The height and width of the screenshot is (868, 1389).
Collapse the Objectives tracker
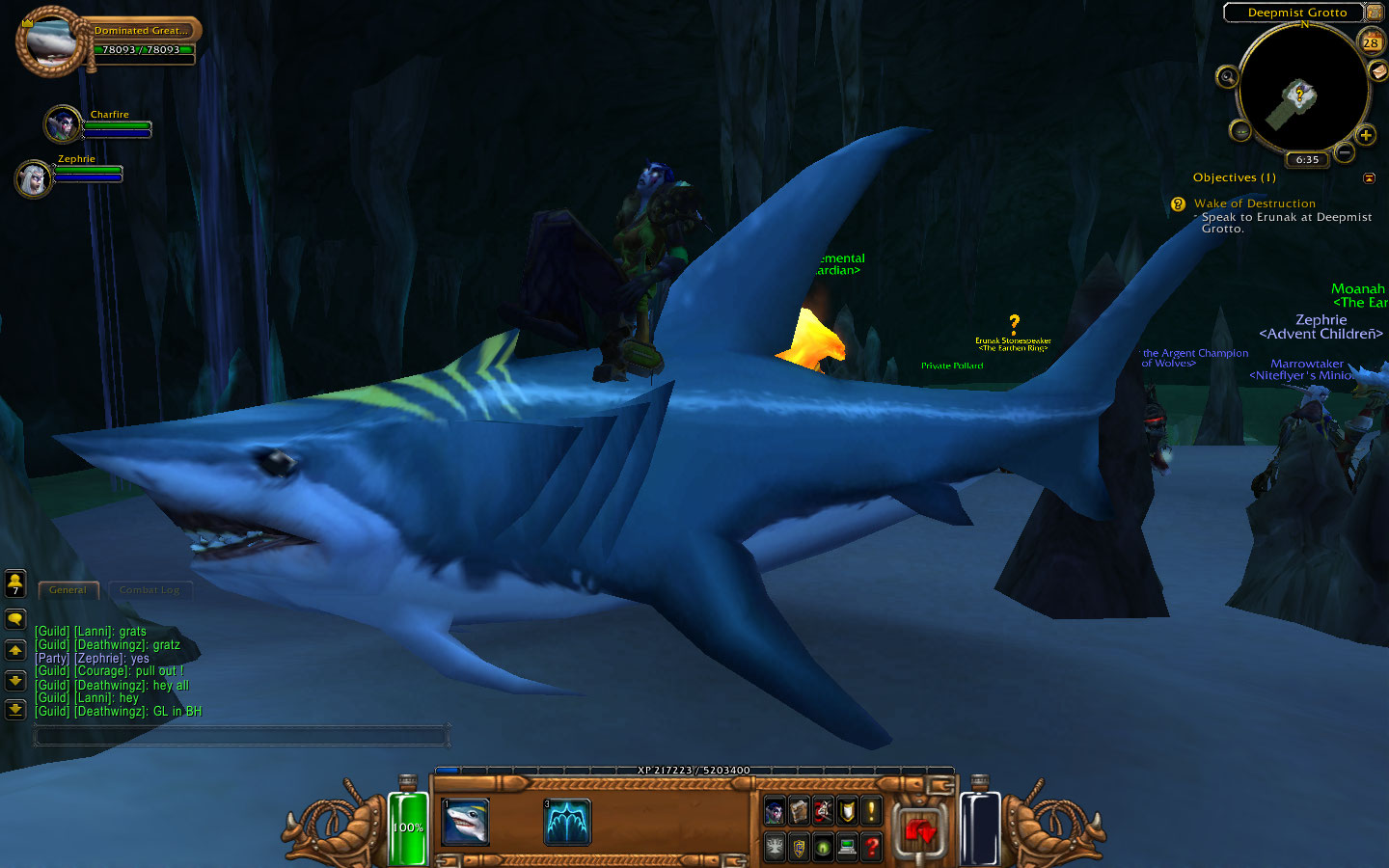point(1371,177)
